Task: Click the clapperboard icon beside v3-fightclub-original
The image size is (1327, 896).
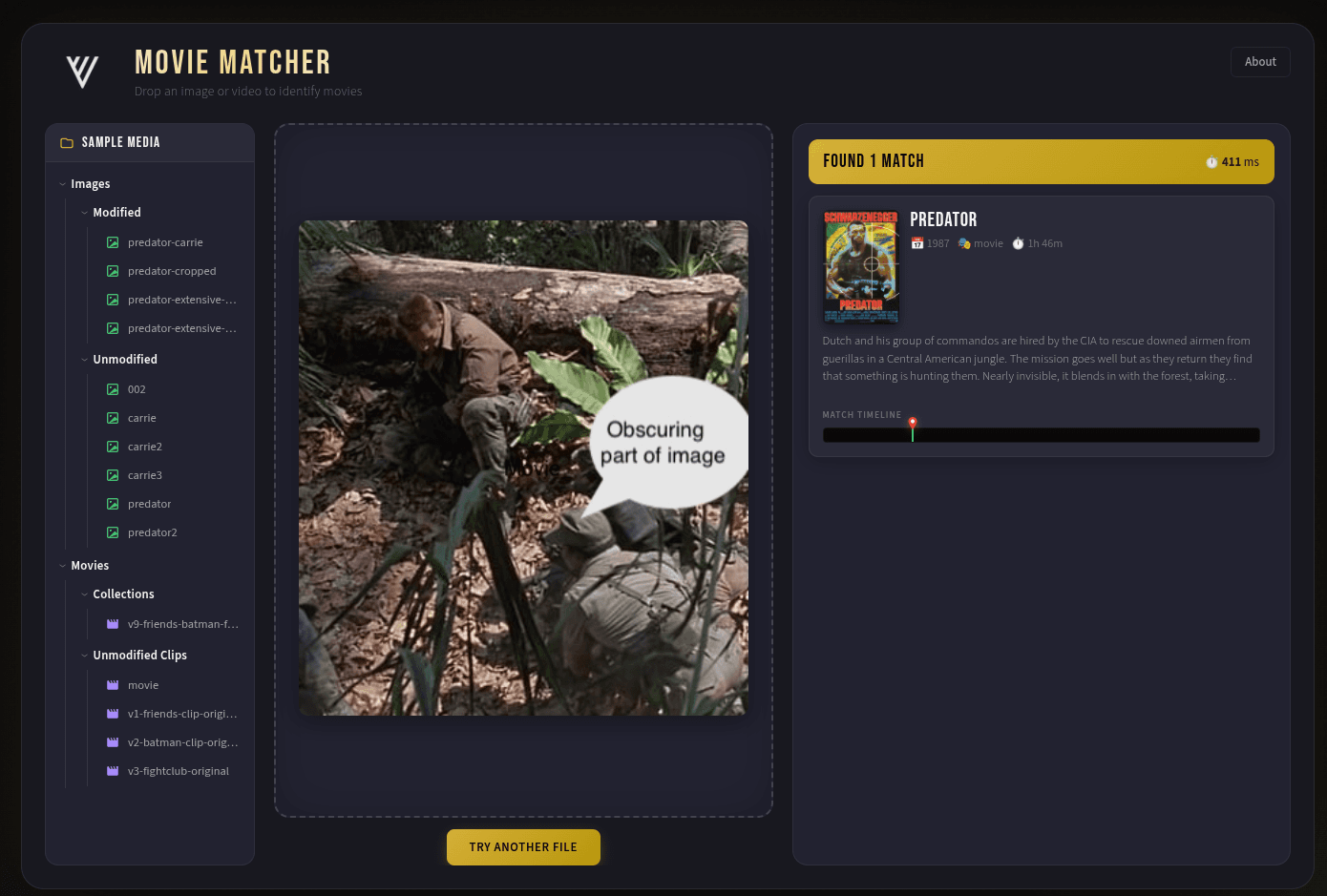Action: 112,770
